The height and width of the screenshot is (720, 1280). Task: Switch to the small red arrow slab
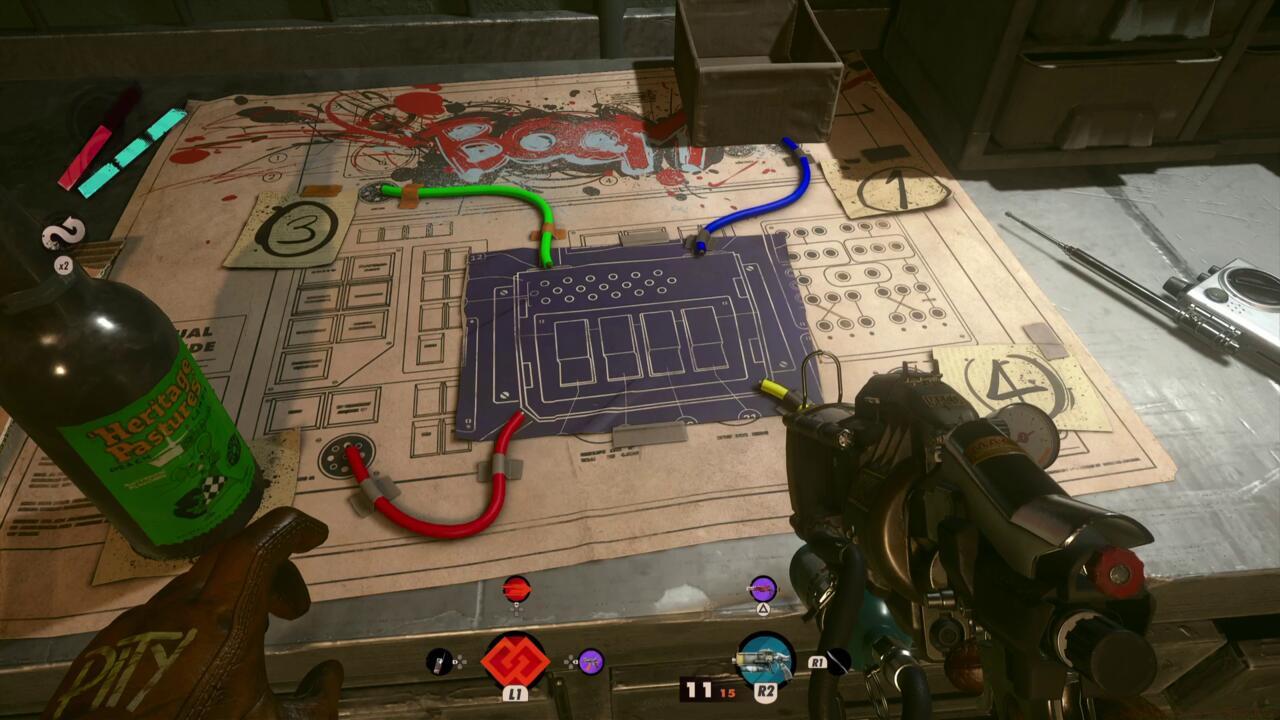(x=516, y=588)
